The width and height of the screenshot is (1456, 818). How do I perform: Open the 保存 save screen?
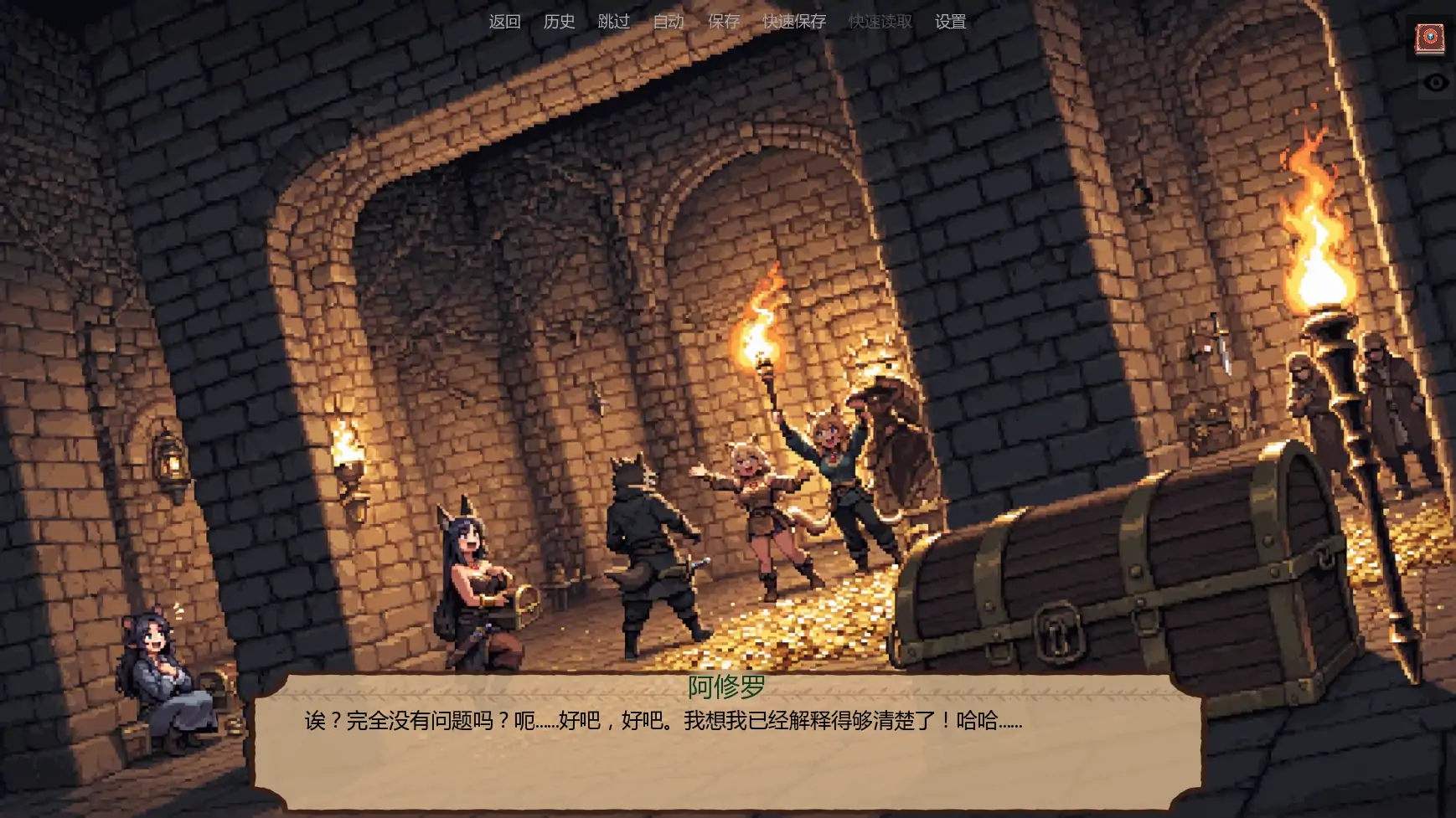click(x=725, y=22)
